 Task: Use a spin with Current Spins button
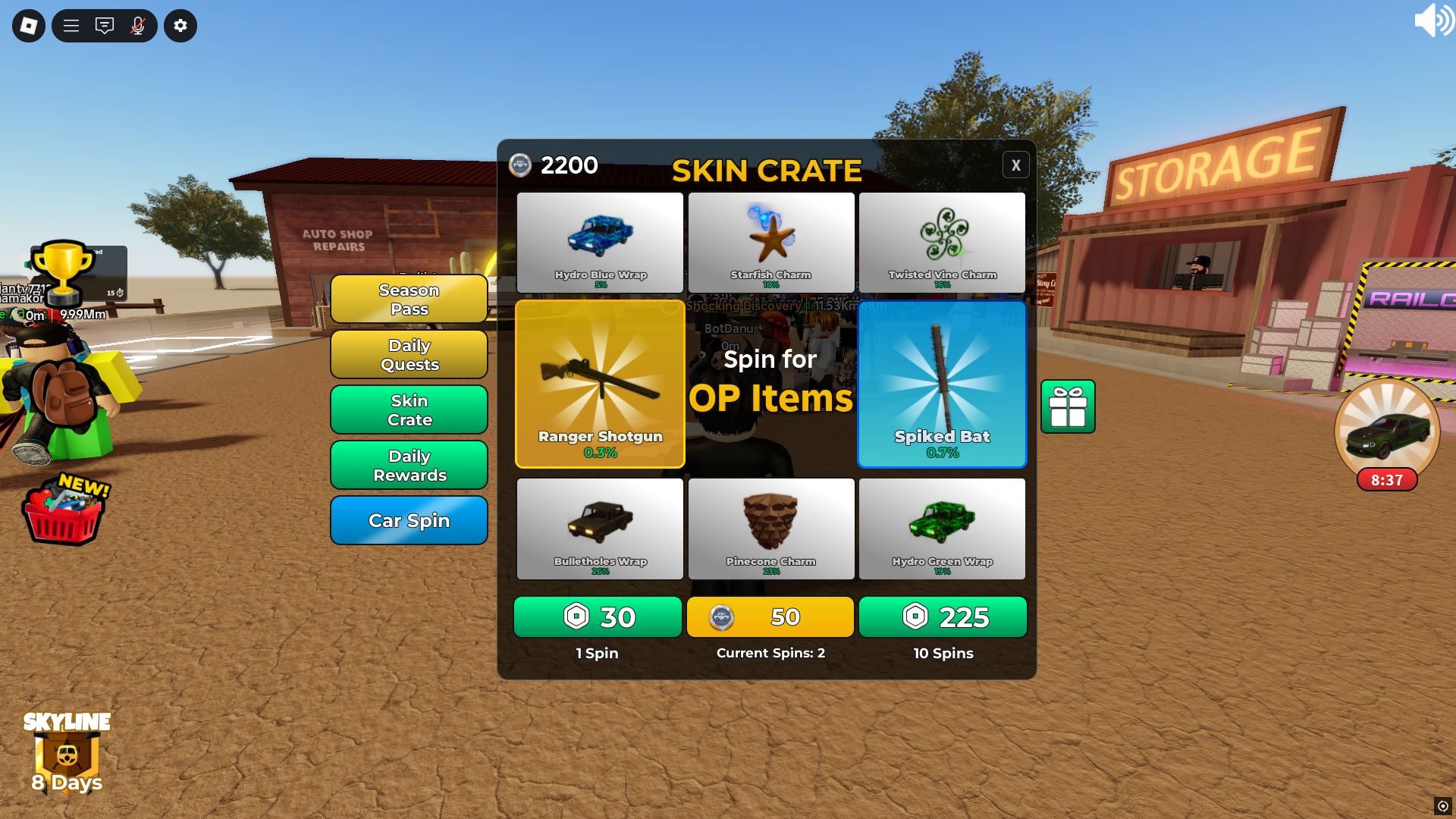(770, 617)
